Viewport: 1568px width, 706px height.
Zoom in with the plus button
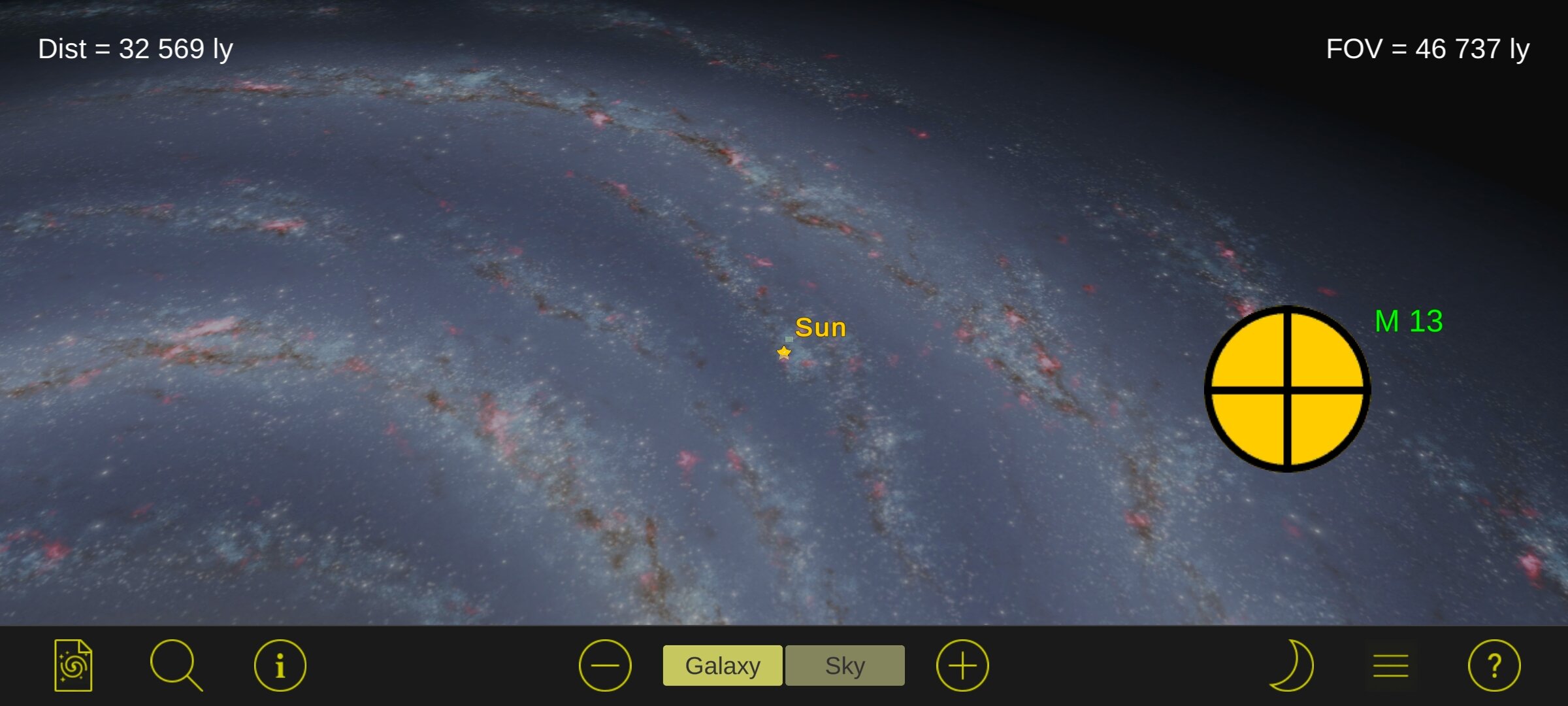tap(962, 665)
